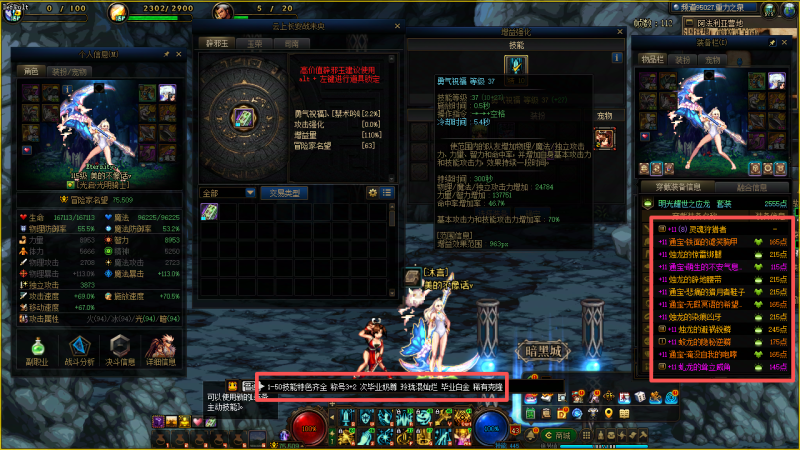Open 详细信息 detailed stats
800x450 pixels.
coord(163,350)
